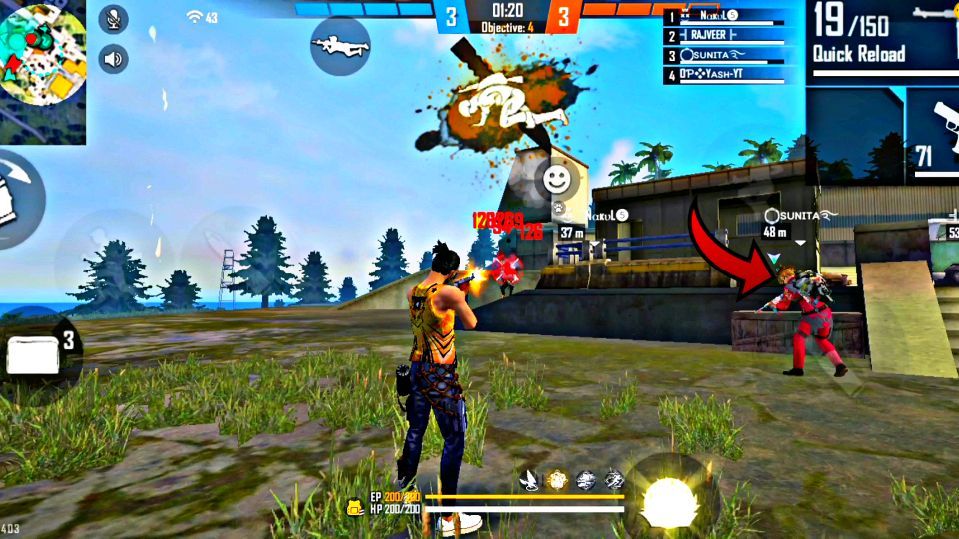The image size is (959, 539).
Task: Open the smiley emote button
Action: coord(555,180)
